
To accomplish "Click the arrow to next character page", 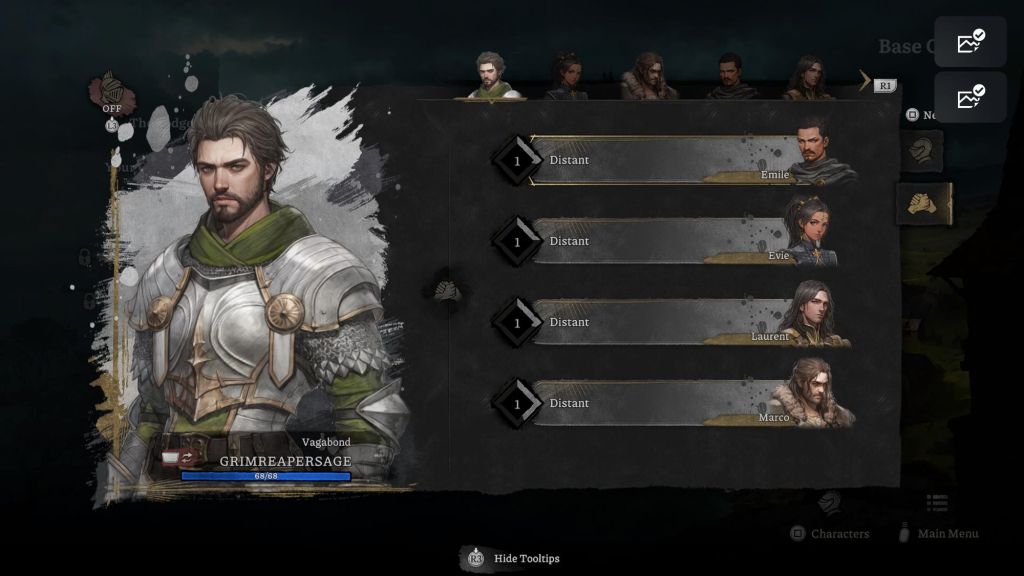I will [865, 80].
